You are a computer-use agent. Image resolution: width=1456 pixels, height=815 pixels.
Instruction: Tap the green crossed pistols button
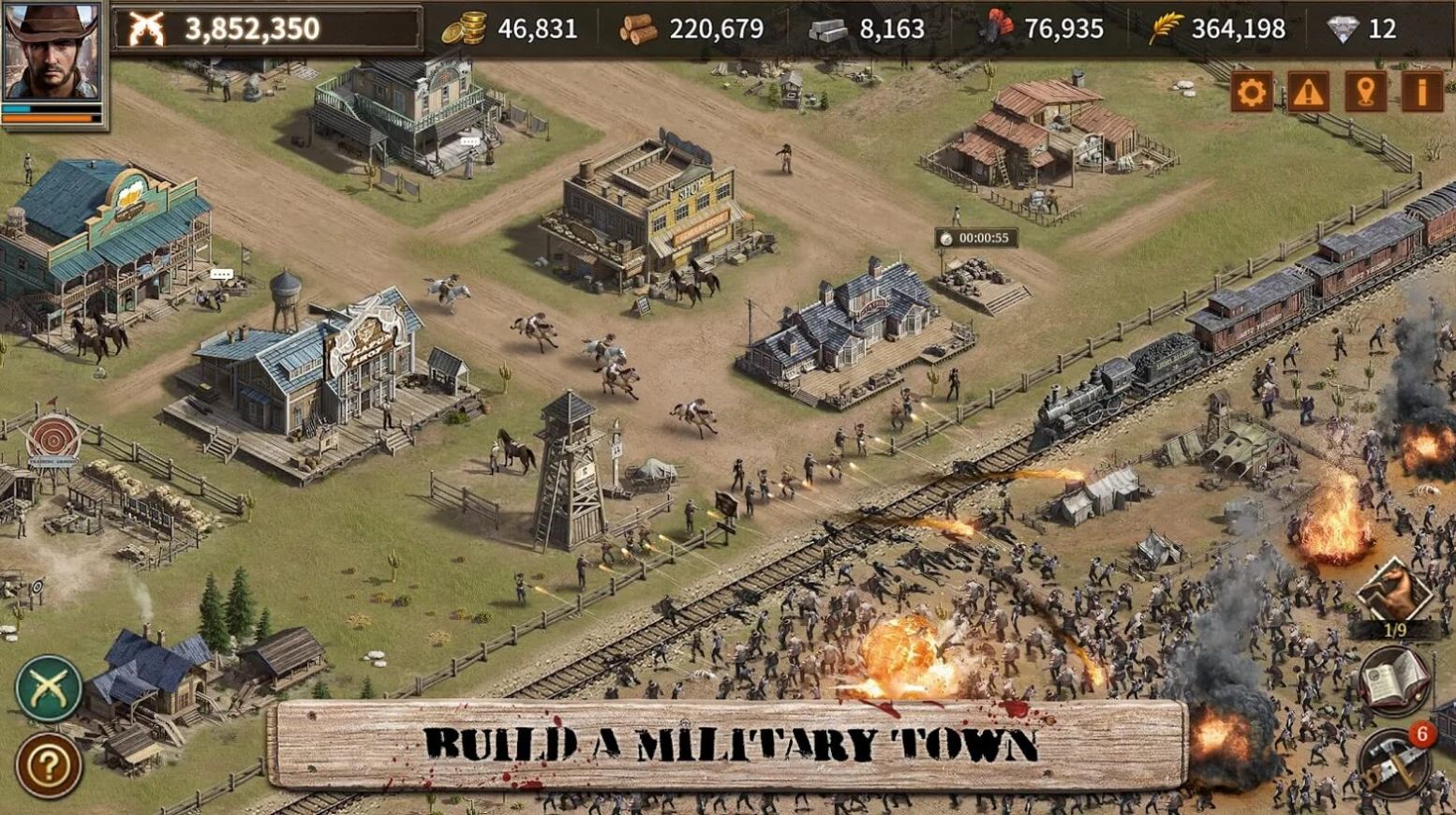(x=49, y=689)
